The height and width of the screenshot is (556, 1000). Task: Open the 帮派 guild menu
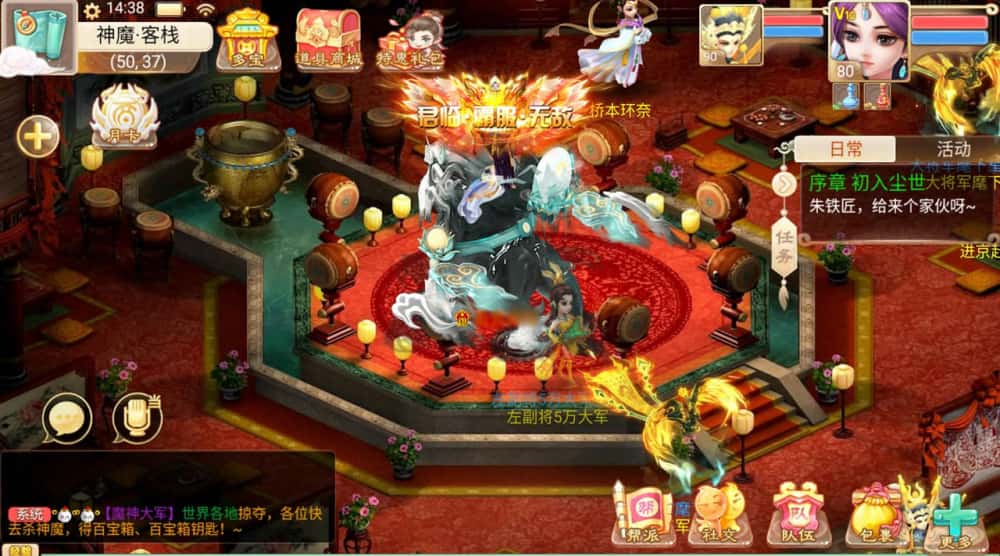(x=641, y=514)
